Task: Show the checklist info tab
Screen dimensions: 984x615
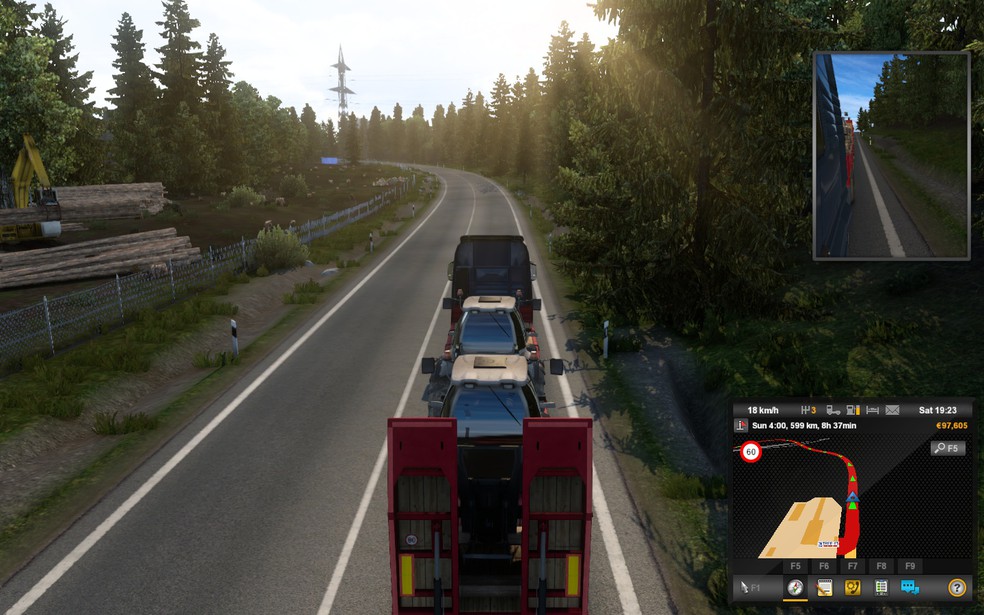Action: [881, 588]
